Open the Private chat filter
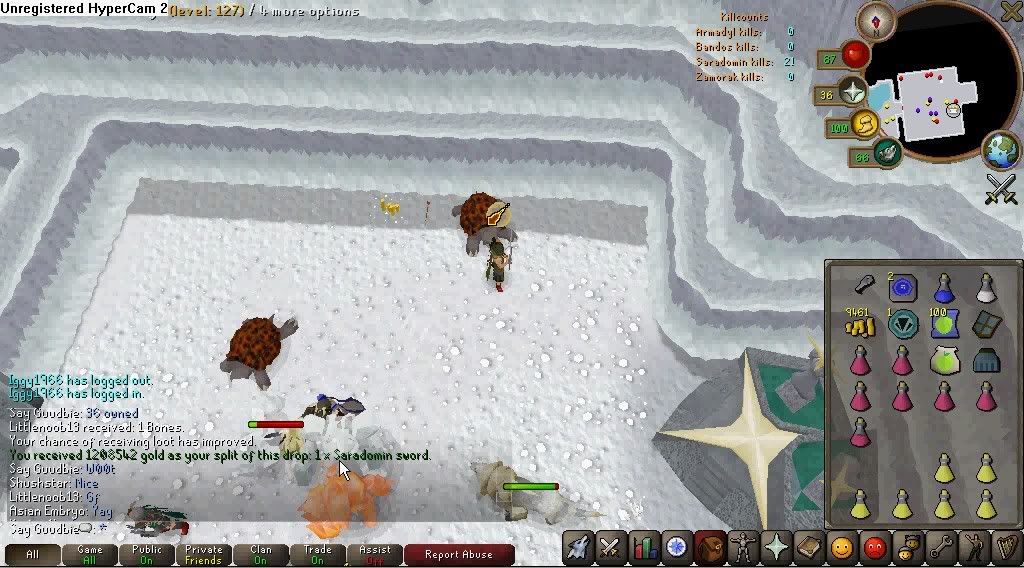Image resolution: width=1024 pixels, height=568 pixels. [203, 555]
